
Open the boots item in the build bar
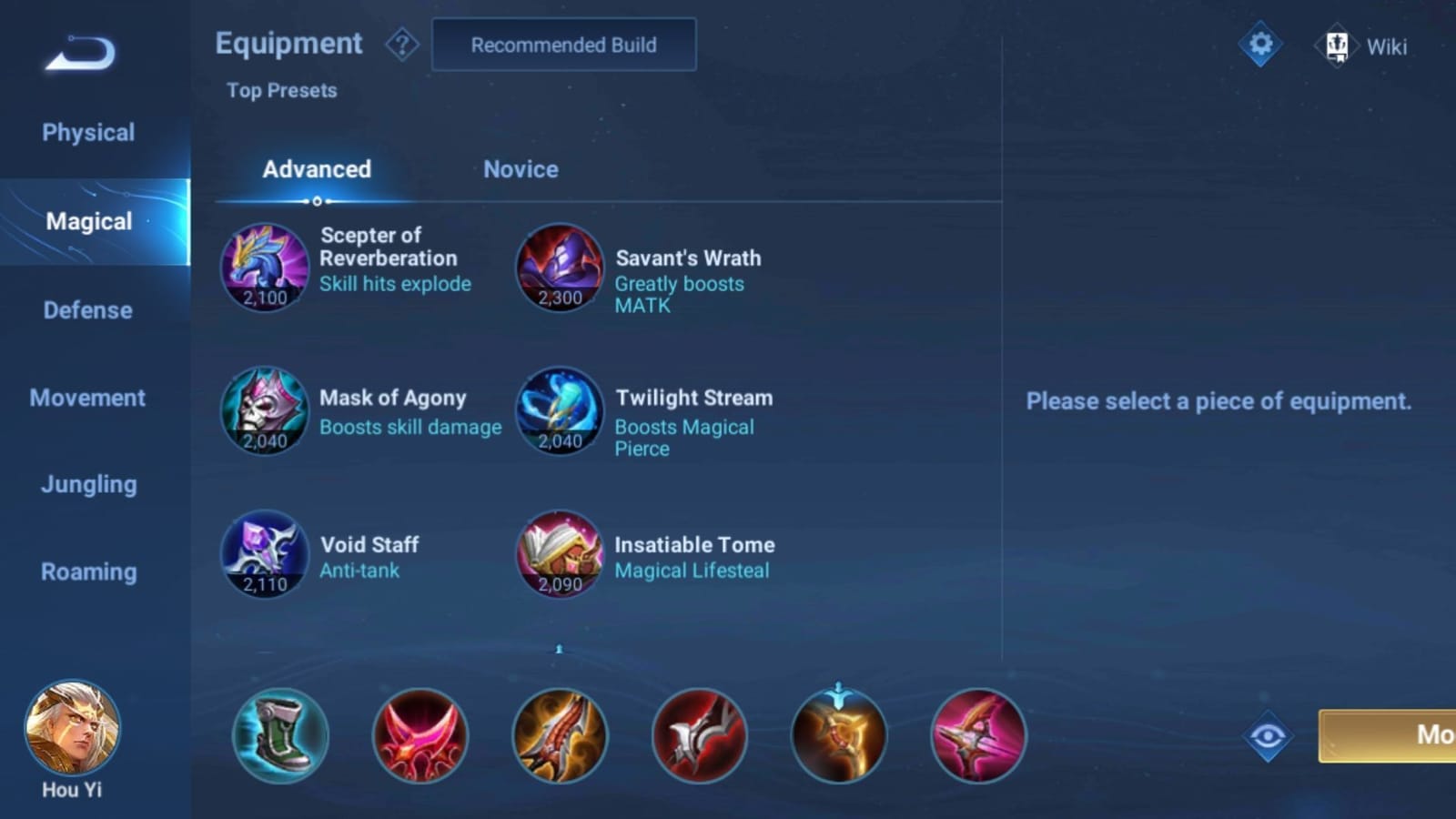[279, 735]
